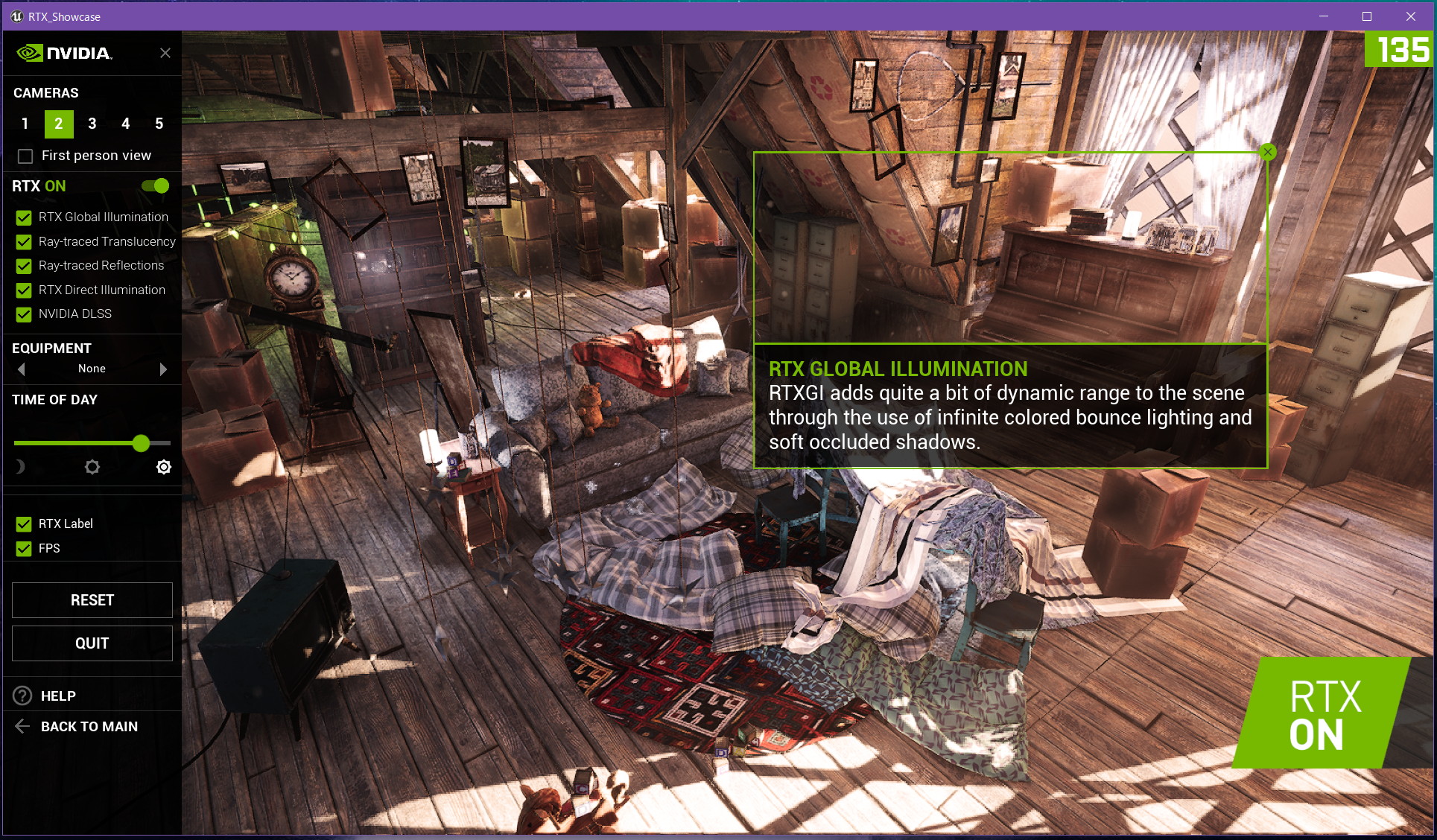Switch to camera 3

(92, 124)
